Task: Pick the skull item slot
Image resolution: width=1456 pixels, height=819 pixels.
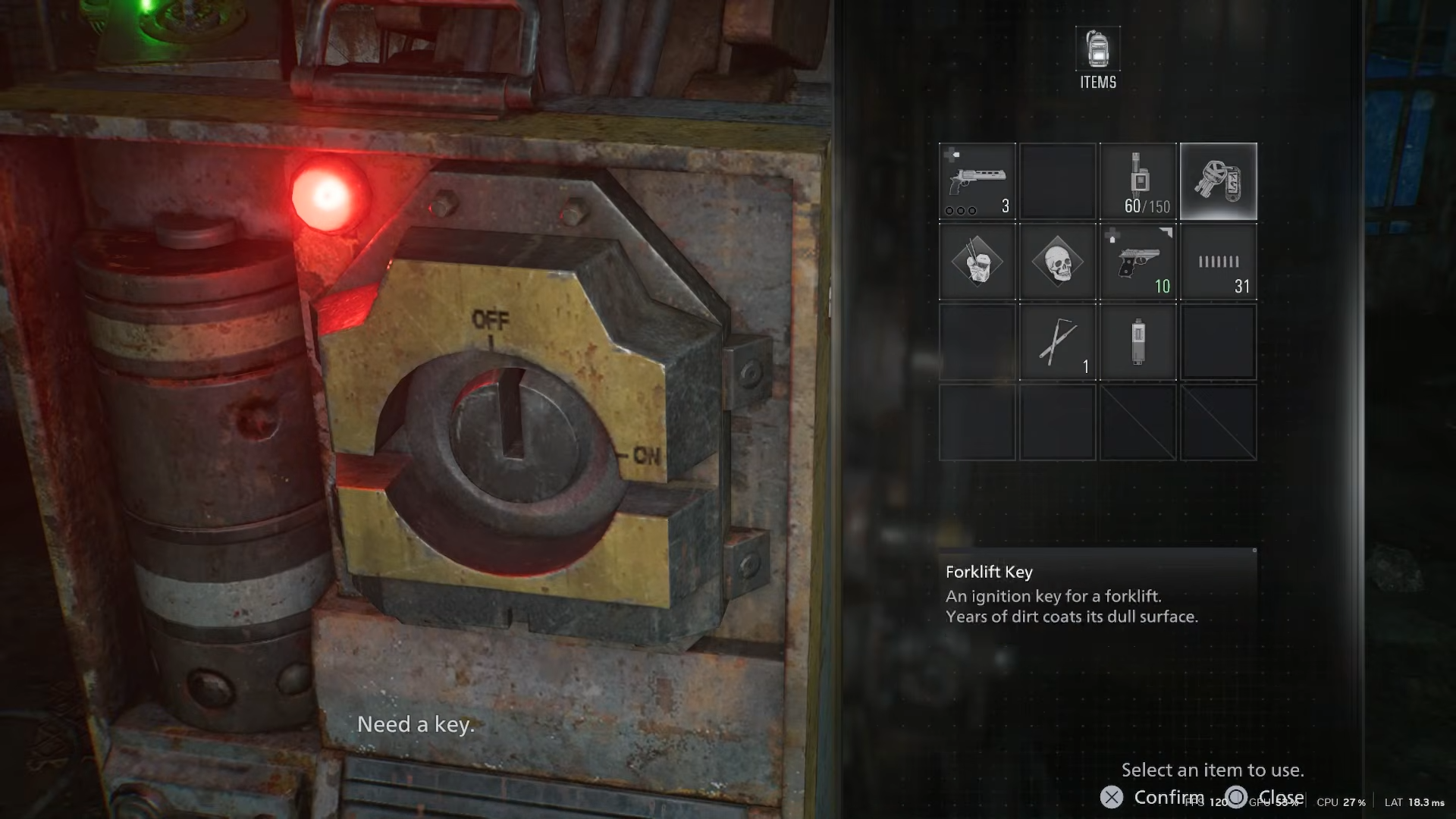Action: click(1058, 262)
